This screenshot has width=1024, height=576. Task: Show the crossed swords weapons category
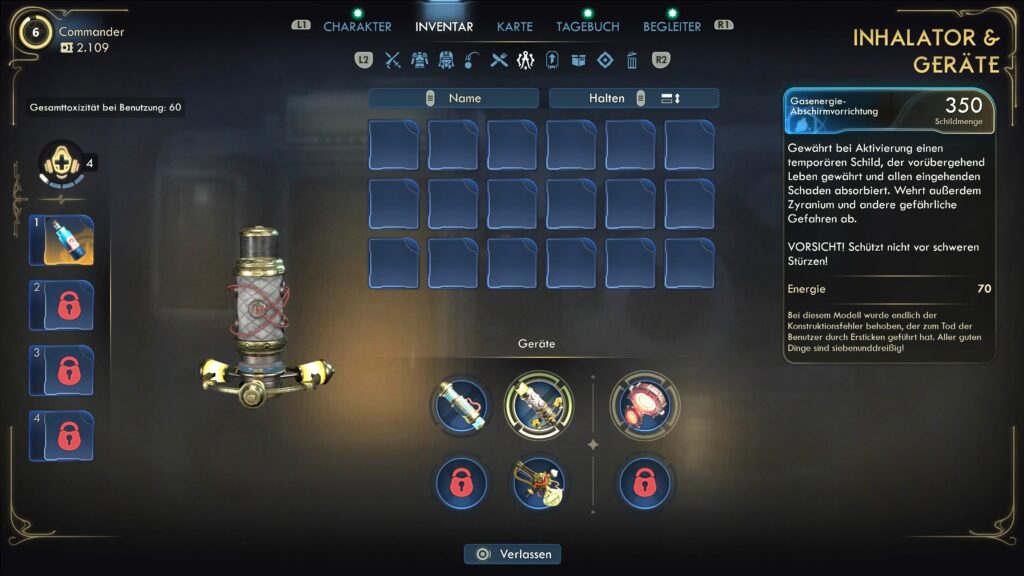click(393, 60)
